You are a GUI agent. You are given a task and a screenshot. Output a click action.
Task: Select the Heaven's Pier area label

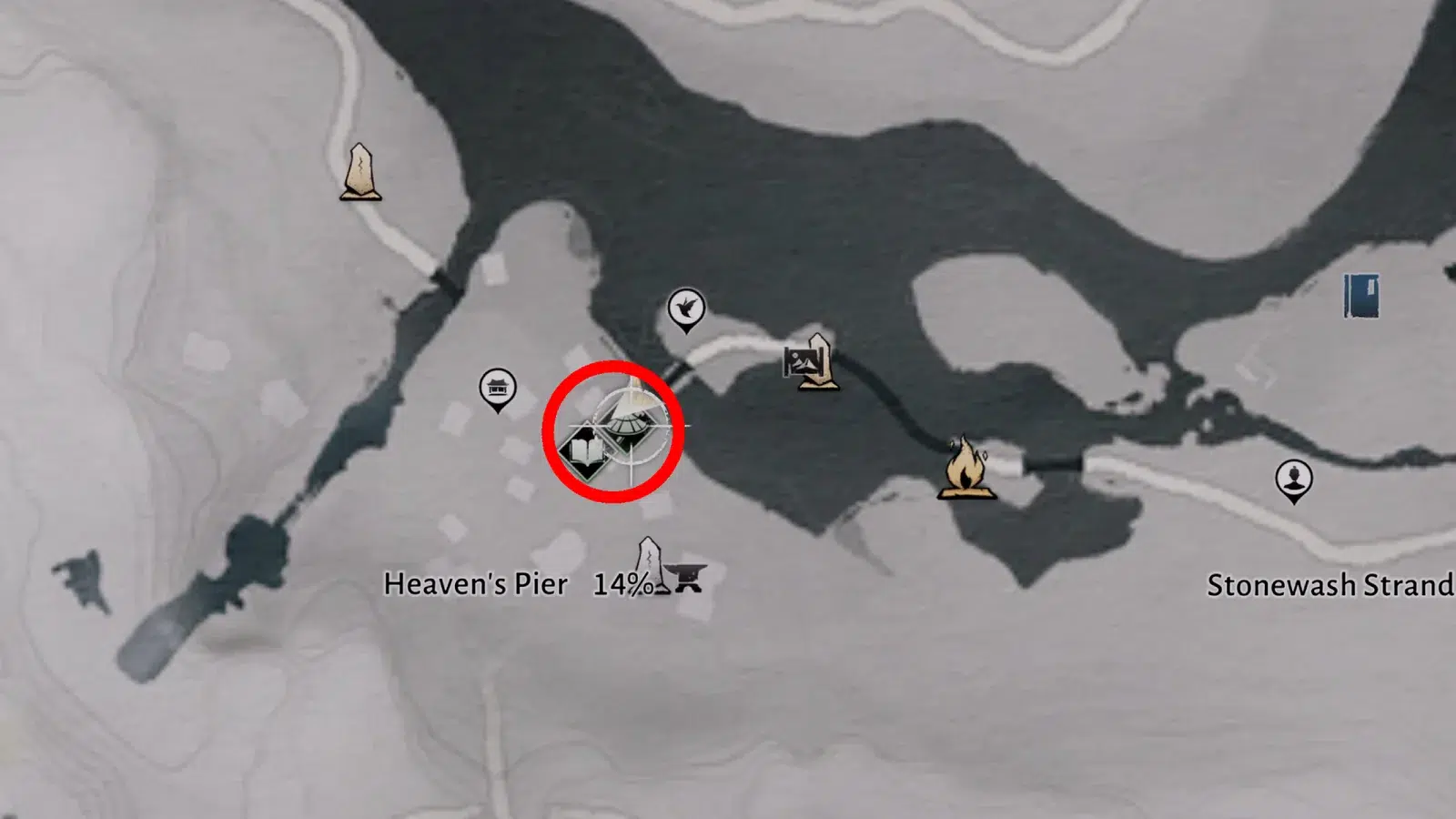coord(475,583)
